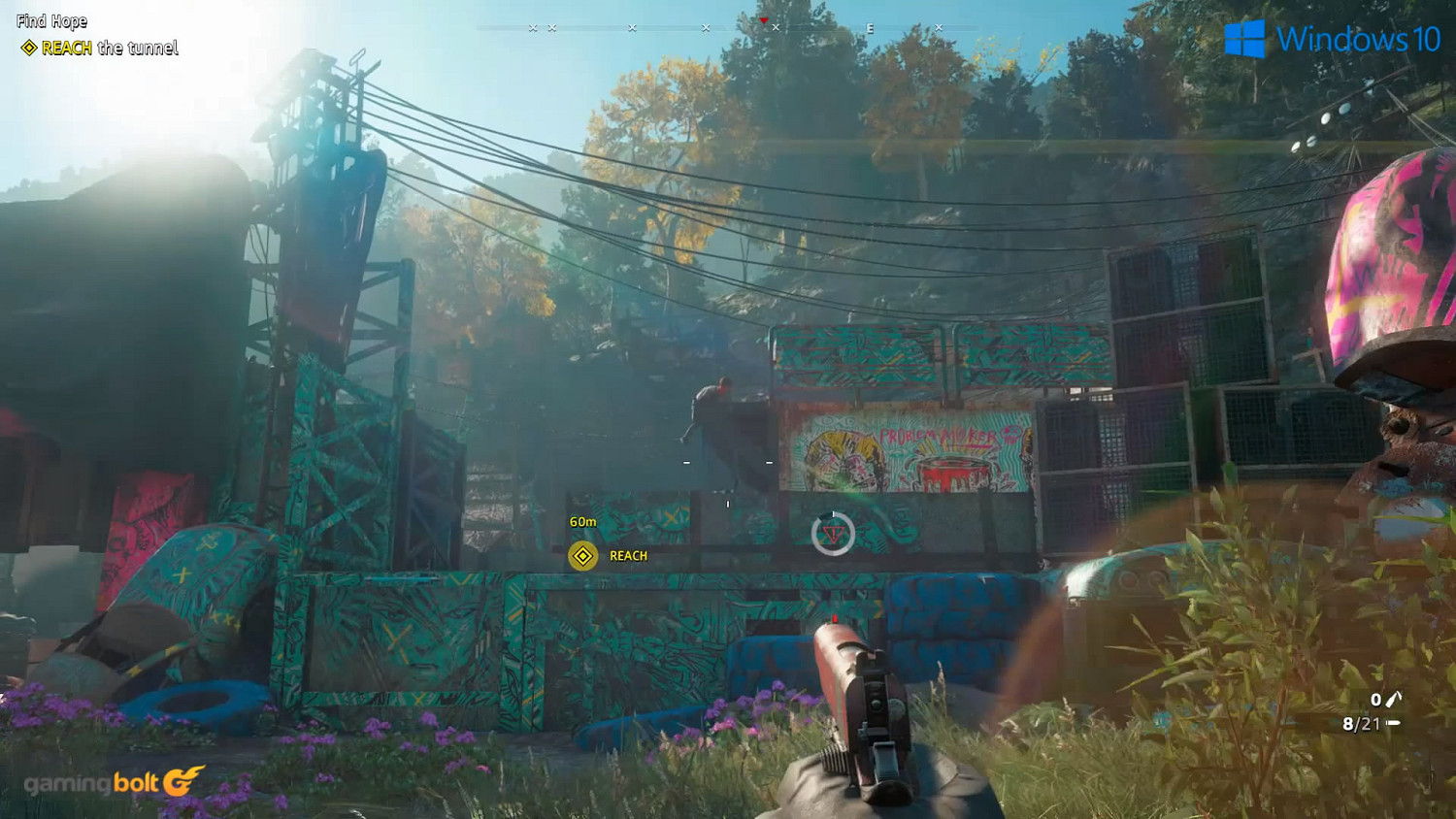
Task: Click the X marker near the objective triangle
Action: tap(775, 27)
